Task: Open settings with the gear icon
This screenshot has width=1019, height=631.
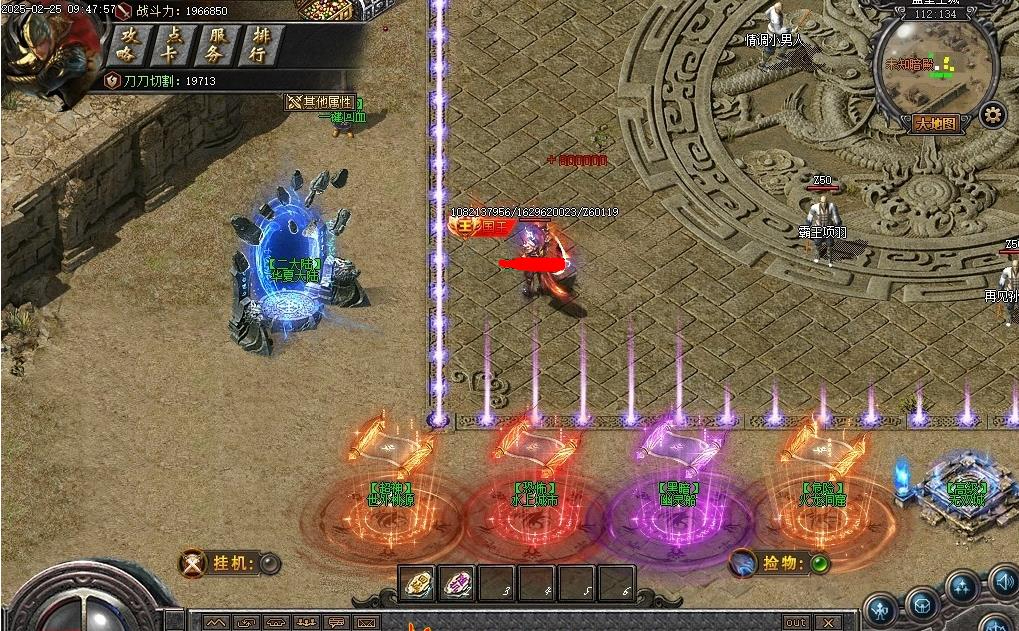Action: tap(992, 115)
